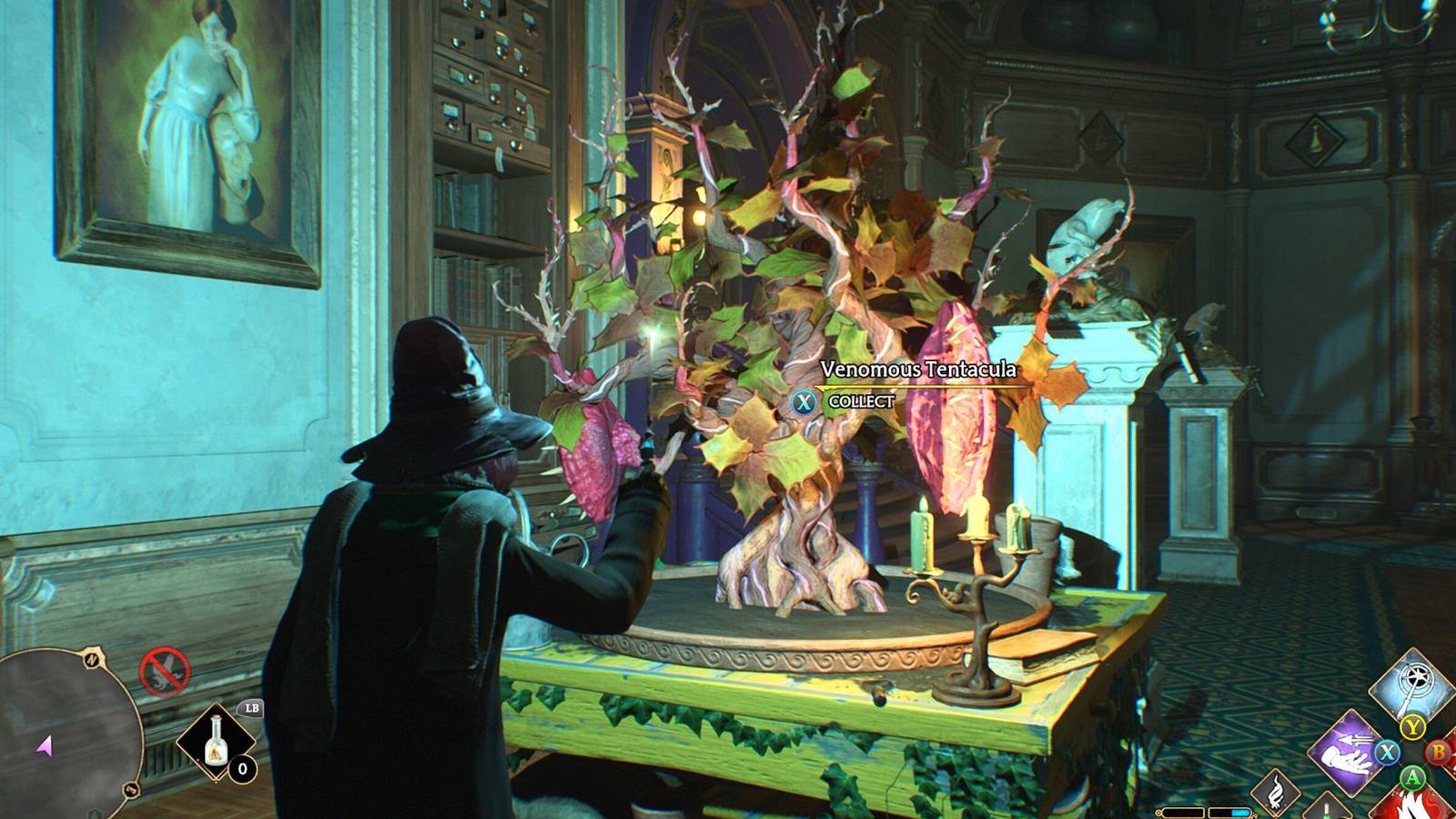Click the north compass marker on the minimap
The height and width of the screenshot is (819, 1456).
[x=92, y=659]
